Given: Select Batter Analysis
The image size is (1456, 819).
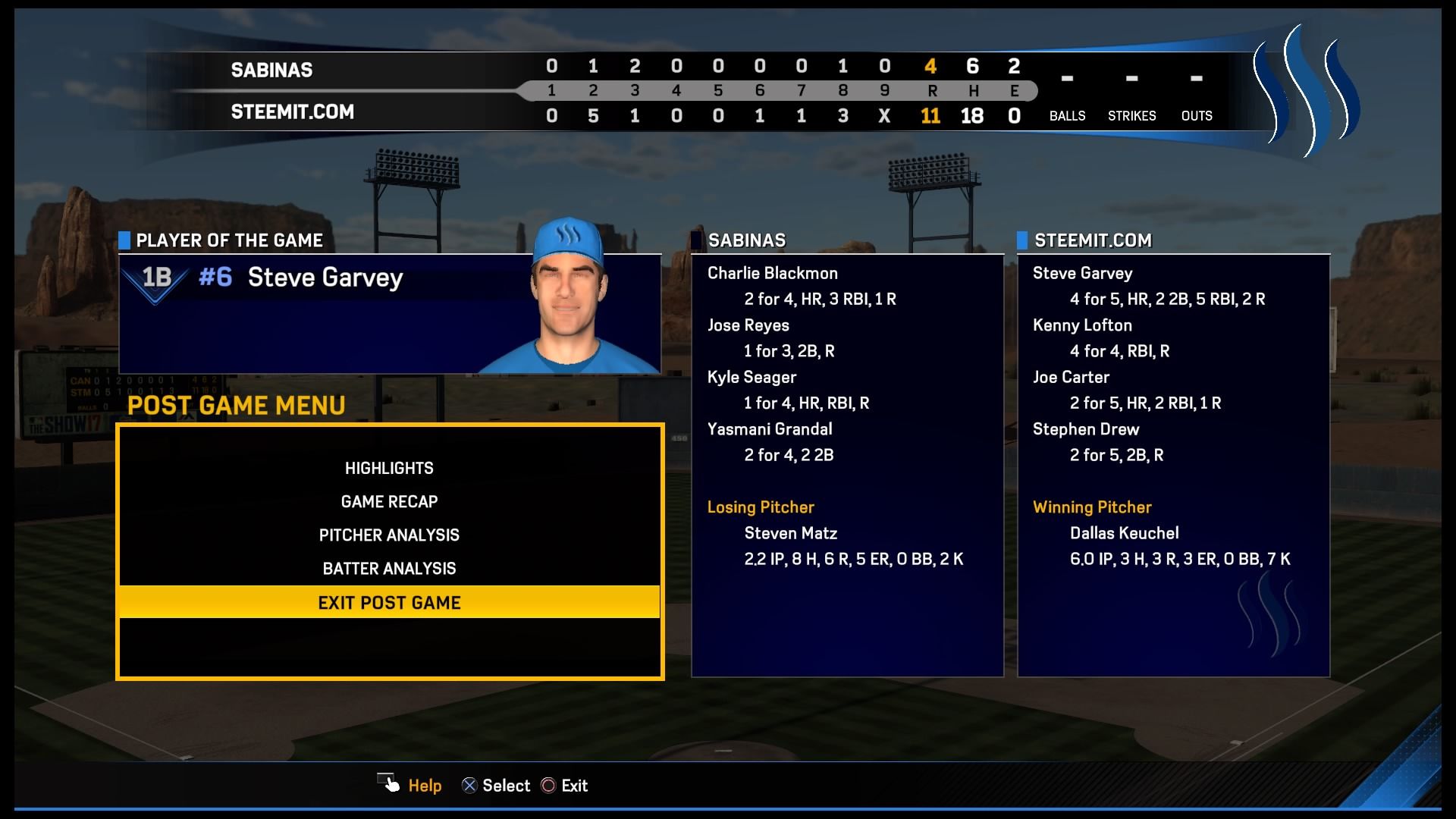Looking at the screenshot, I should 389,568.
